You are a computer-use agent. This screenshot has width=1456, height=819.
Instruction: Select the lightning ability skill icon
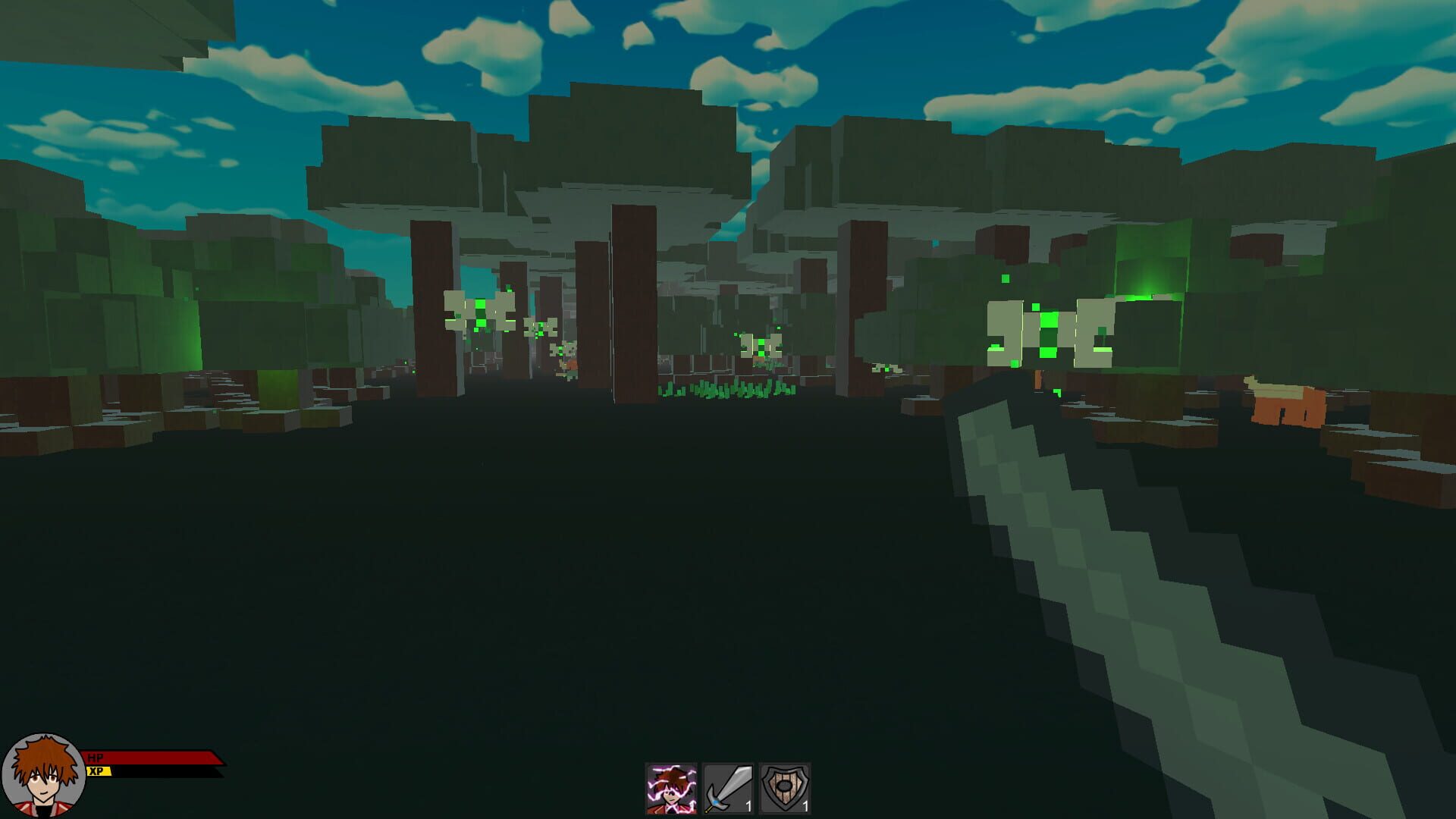(x=670, y=786)
